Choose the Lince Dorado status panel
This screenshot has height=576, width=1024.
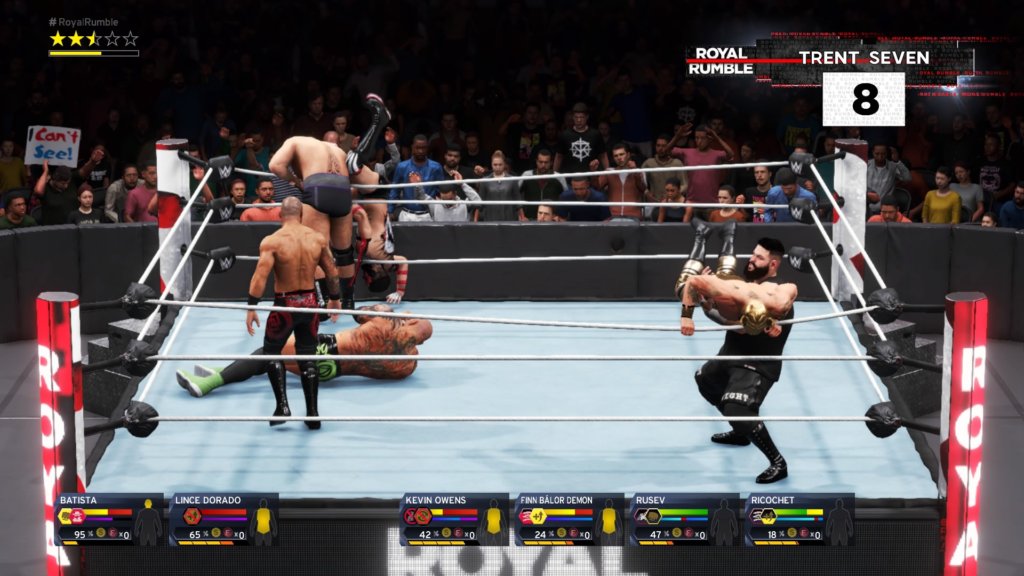[224, 518]
